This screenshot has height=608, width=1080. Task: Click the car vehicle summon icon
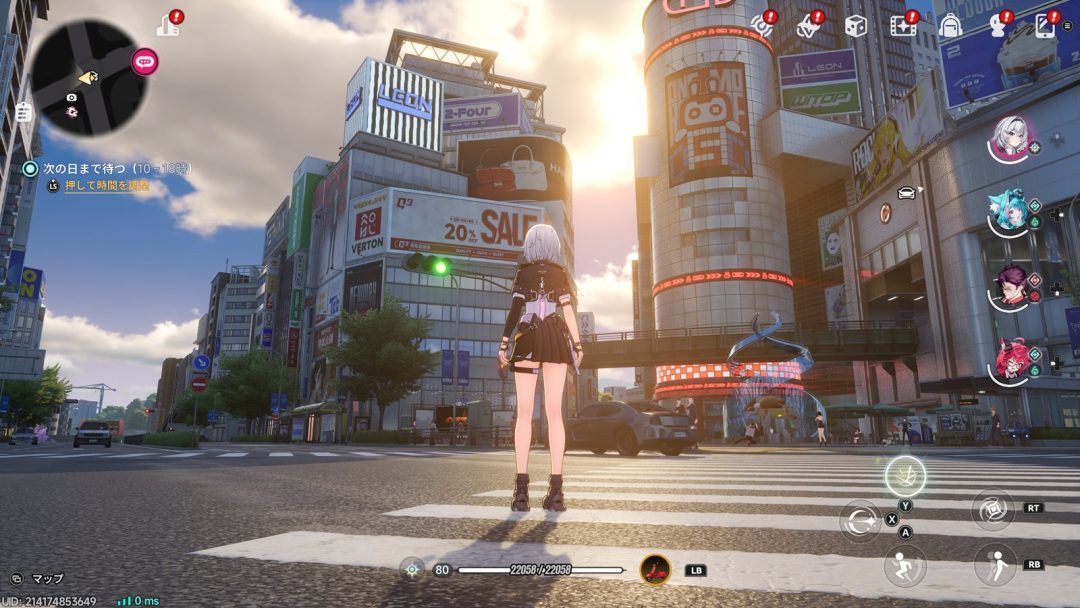click(x=906, y=193)
